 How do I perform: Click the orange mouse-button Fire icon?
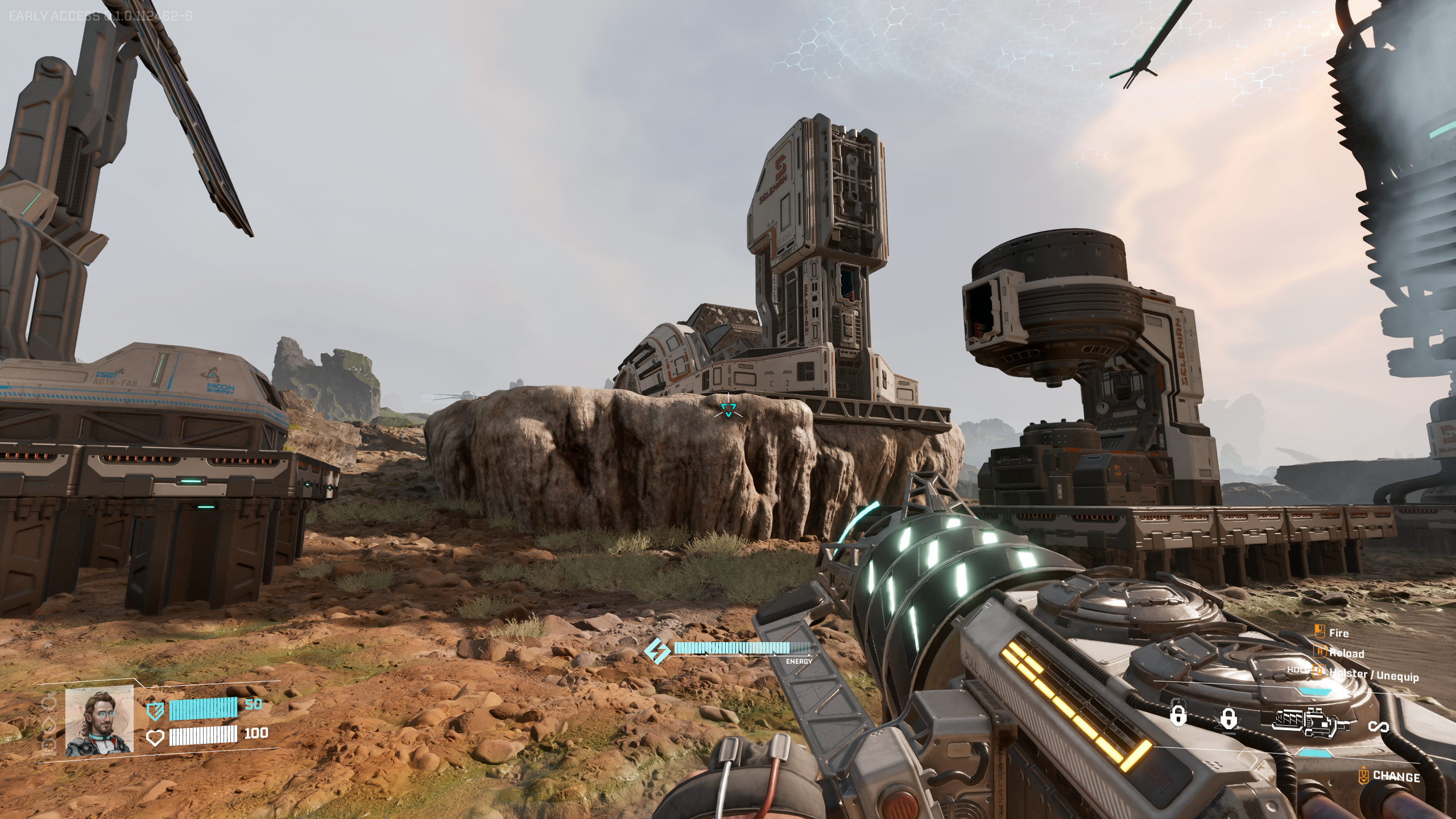[1319, 631]
